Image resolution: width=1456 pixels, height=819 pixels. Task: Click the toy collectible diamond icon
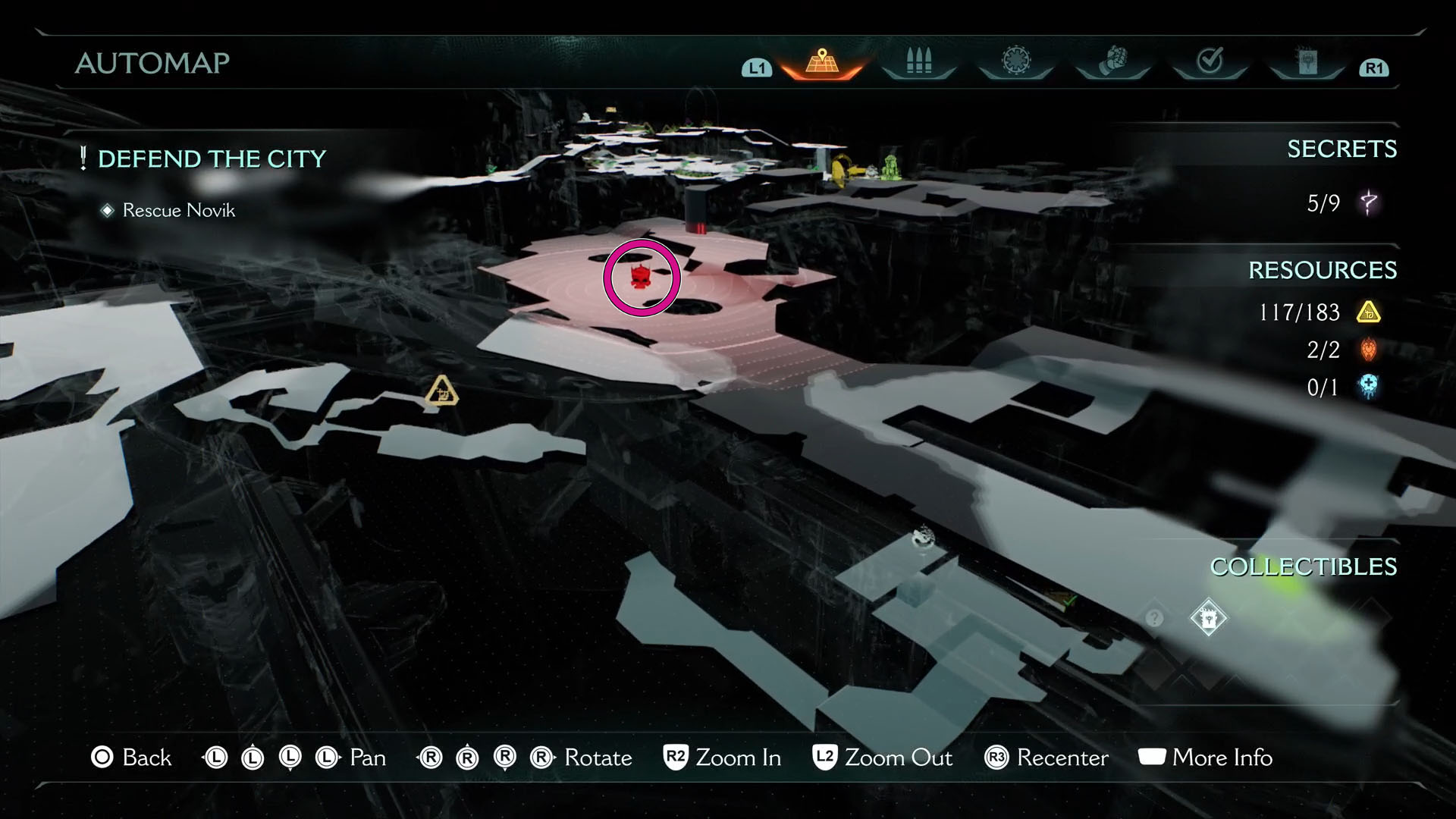point(1208,617)
